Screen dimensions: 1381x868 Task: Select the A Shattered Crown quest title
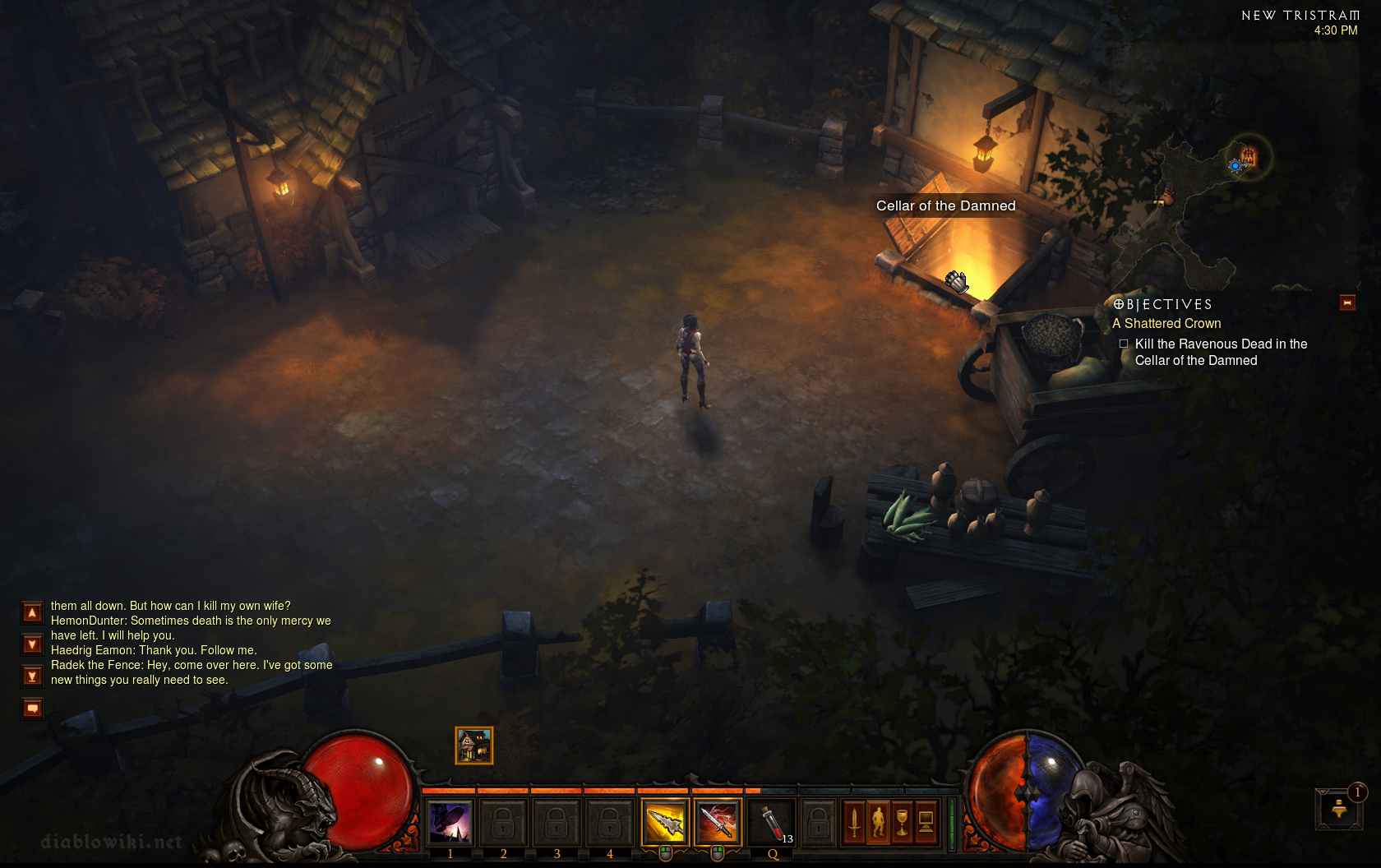(1166, 324)
